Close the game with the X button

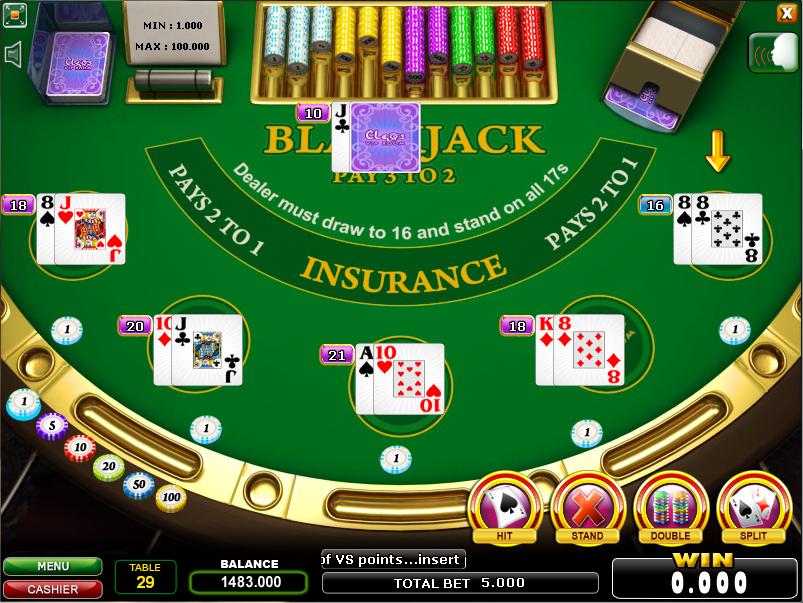786,13
